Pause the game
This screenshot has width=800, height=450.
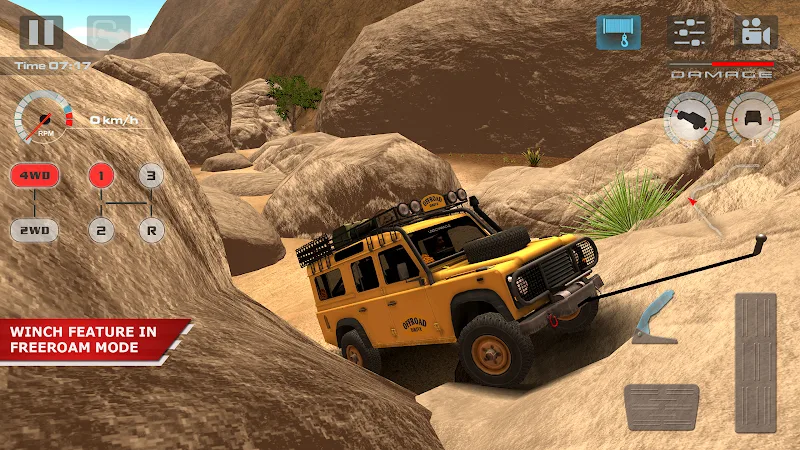point(41,32)
